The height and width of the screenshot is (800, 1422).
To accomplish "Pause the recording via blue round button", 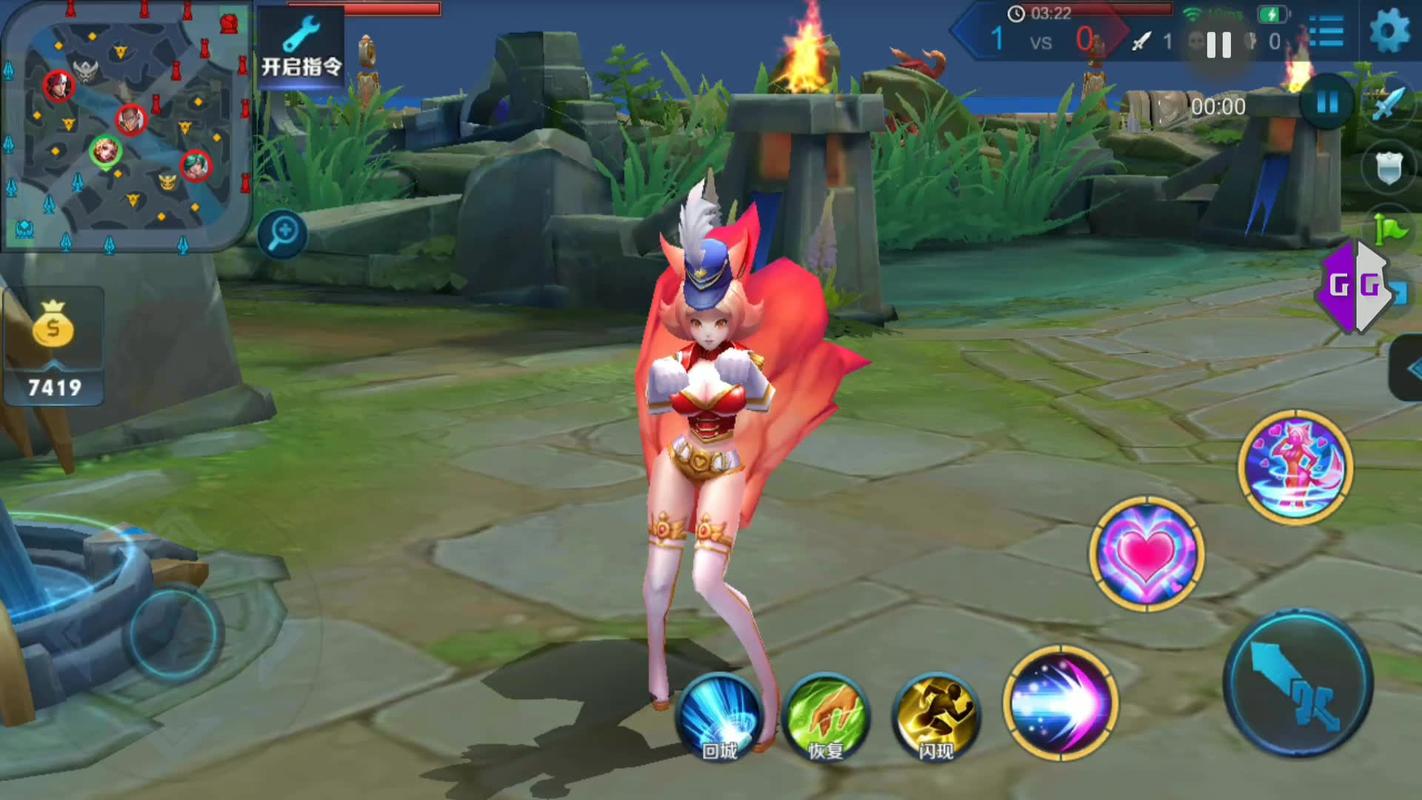I will [x=1327, y=102].
